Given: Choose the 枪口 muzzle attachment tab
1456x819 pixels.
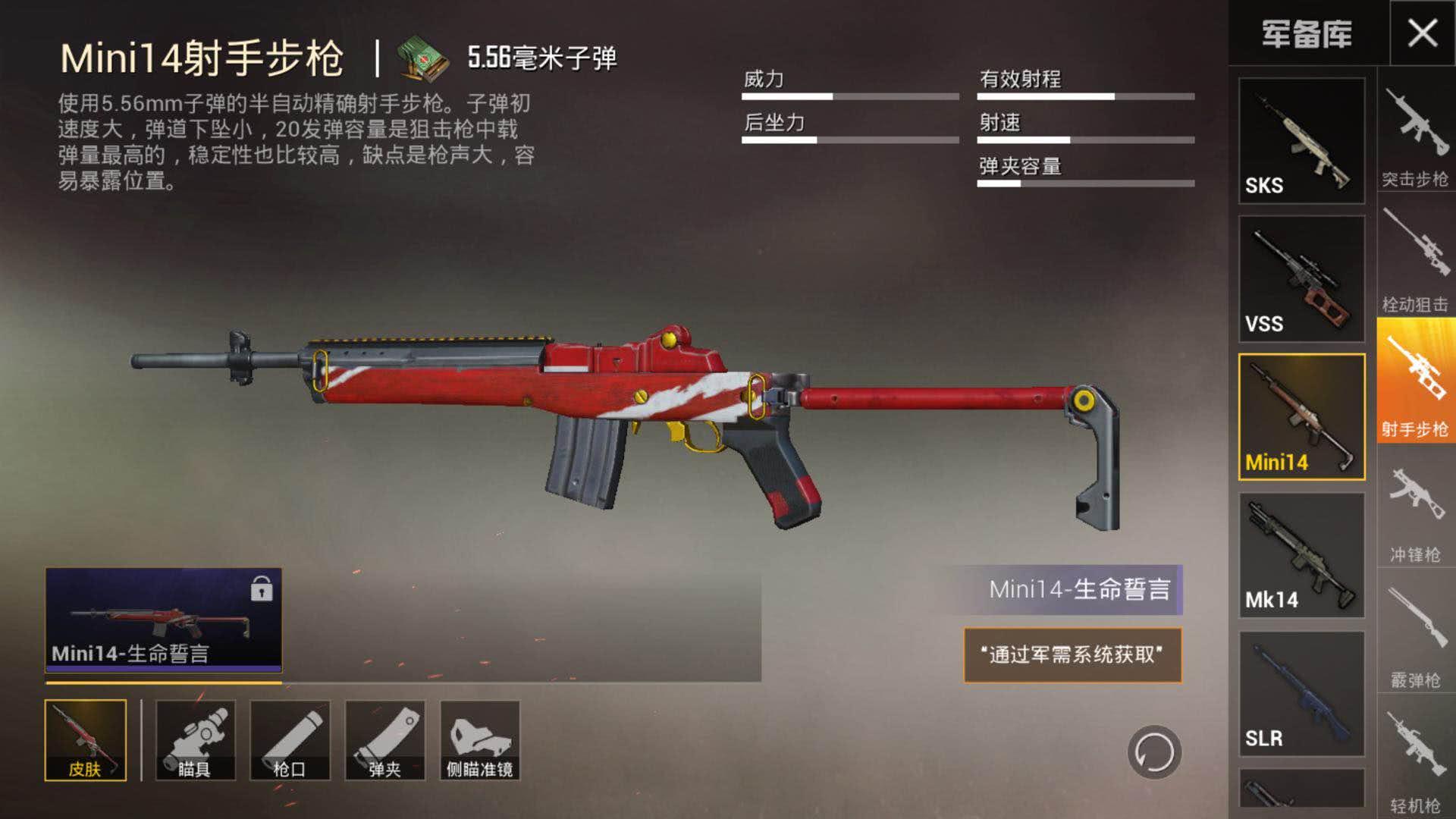Looking at the screenshot, I should click(x=290, y=740).
